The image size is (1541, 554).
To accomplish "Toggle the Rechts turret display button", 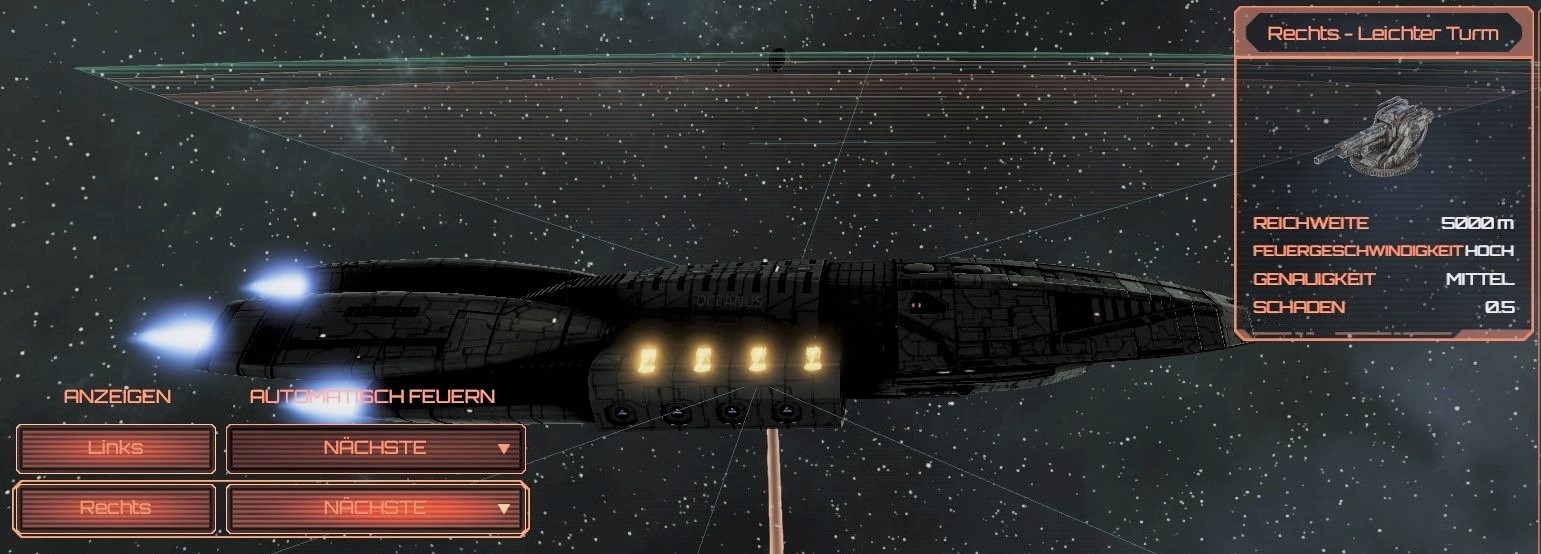I will pos(115,508).
